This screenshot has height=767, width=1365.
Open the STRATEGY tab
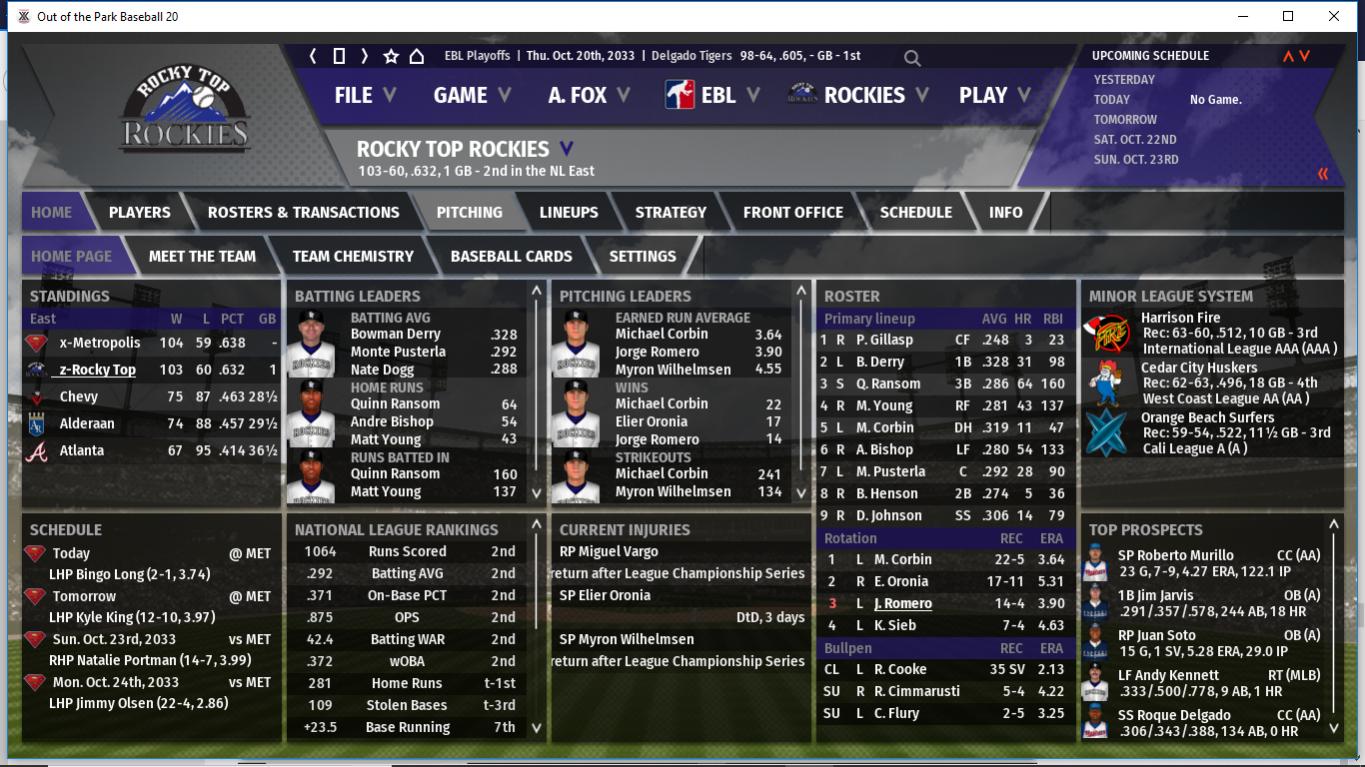pos(670,212)
